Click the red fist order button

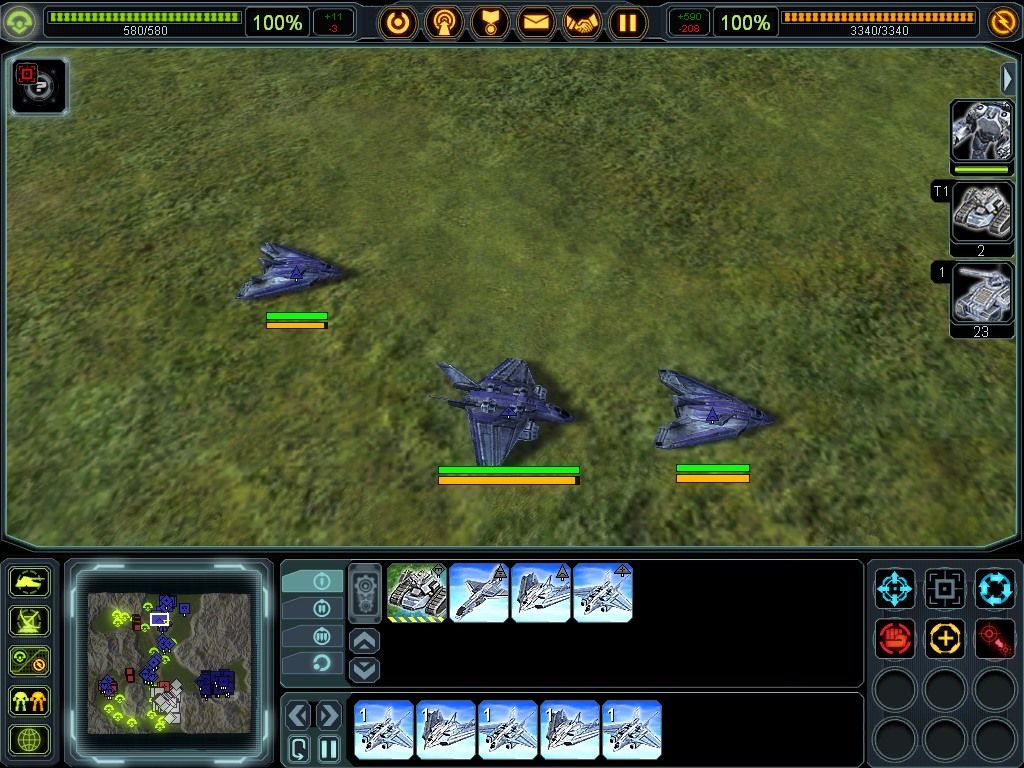tap(895, 639)
